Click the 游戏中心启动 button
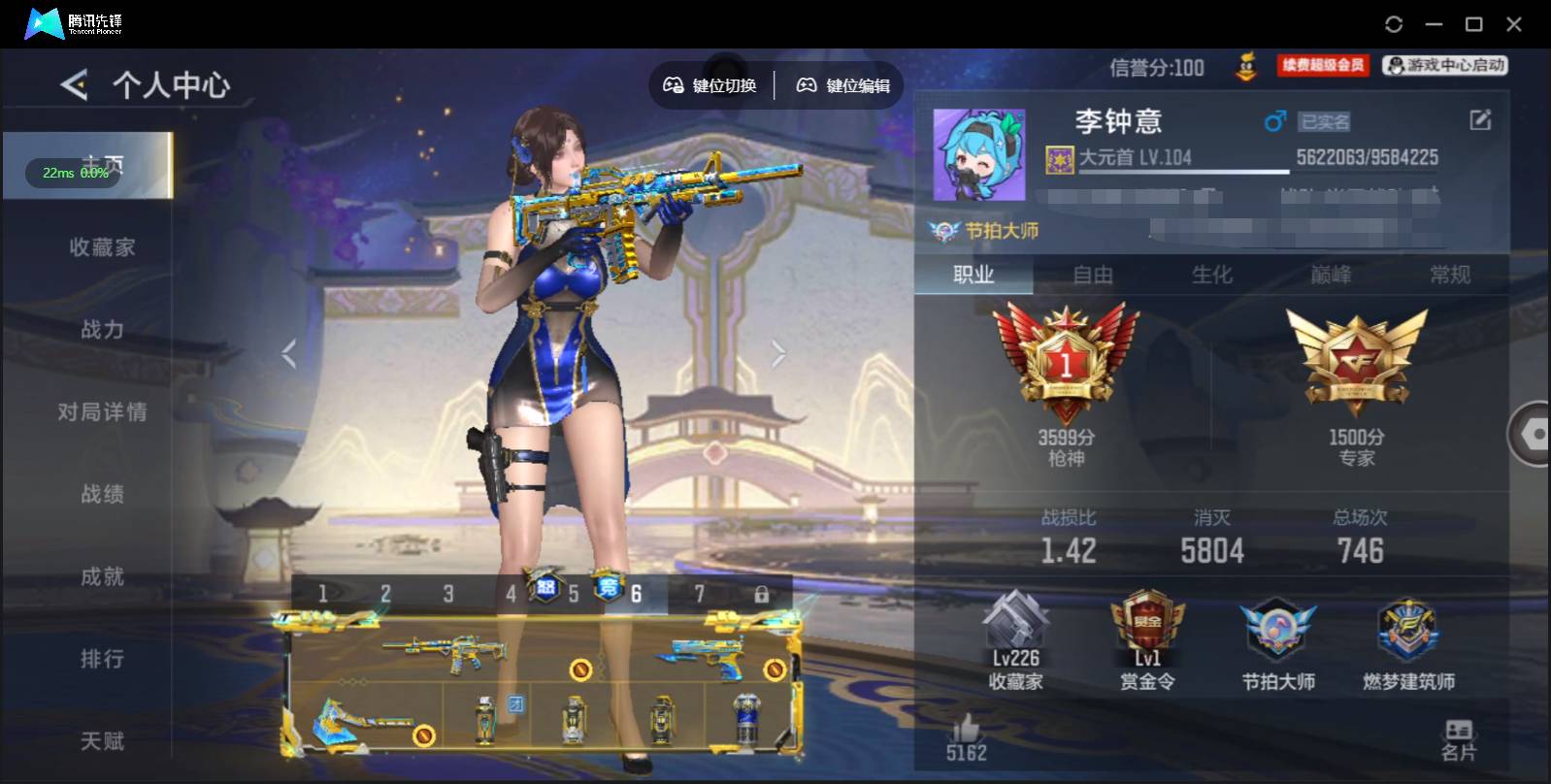 (1443, 66)
